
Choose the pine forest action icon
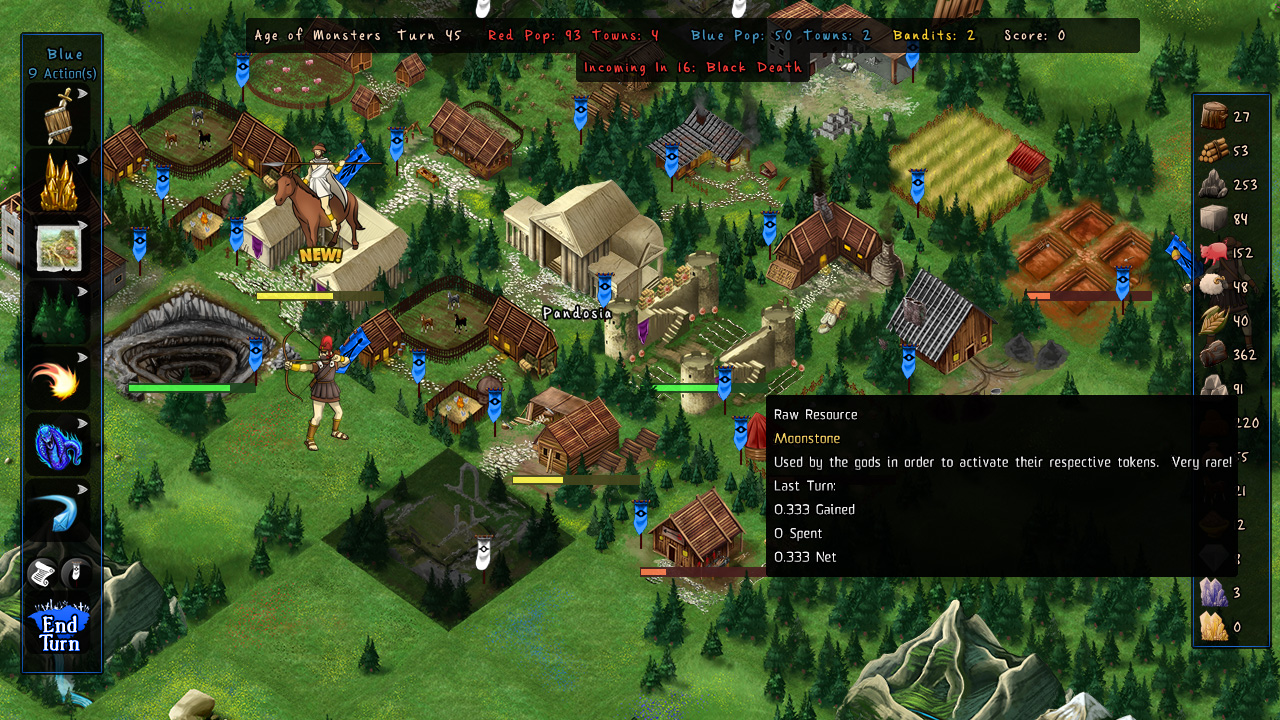pyautogui.click(x=60, y=315)
